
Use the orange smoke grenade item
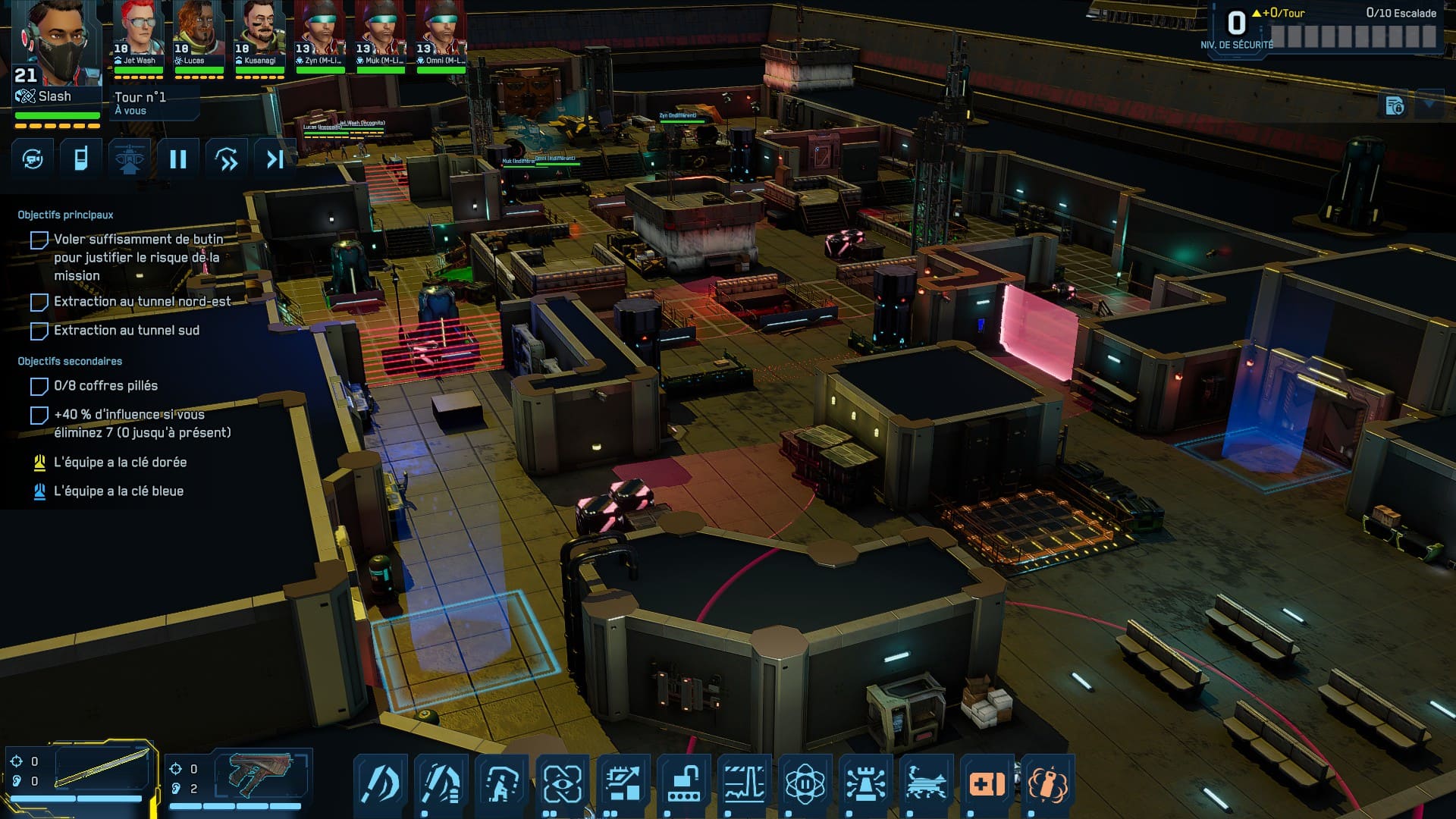tap(1047, 783)
